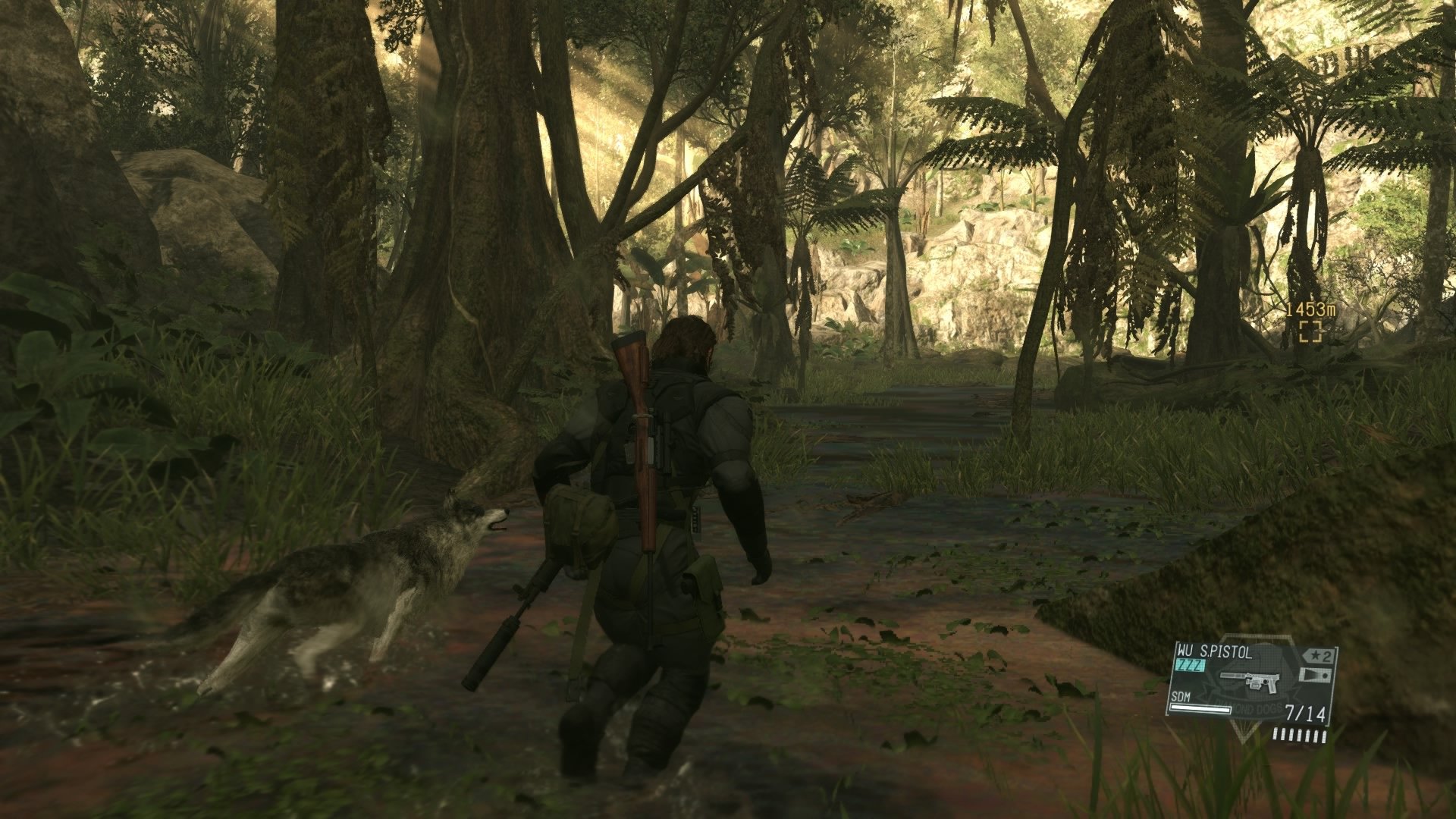The height and width of the screenshot is (819, 1456).
Task: Click the SDM label in the weapon panel
Action: pyautogui.click(x=1181, y=697)
